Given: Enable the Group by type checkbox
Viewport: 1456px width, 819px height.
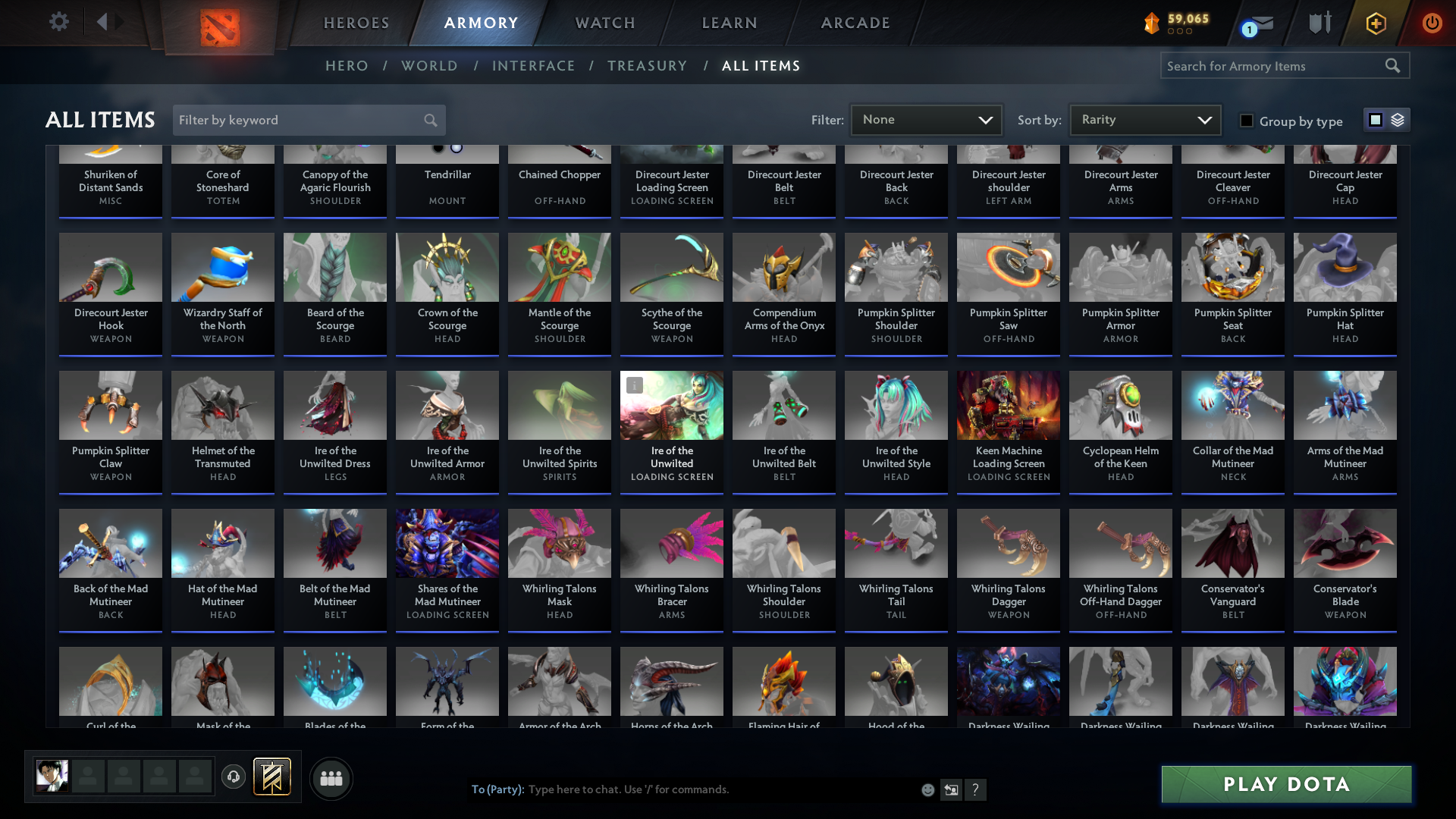Looking at the screenshot, I should click(1247, 121).
